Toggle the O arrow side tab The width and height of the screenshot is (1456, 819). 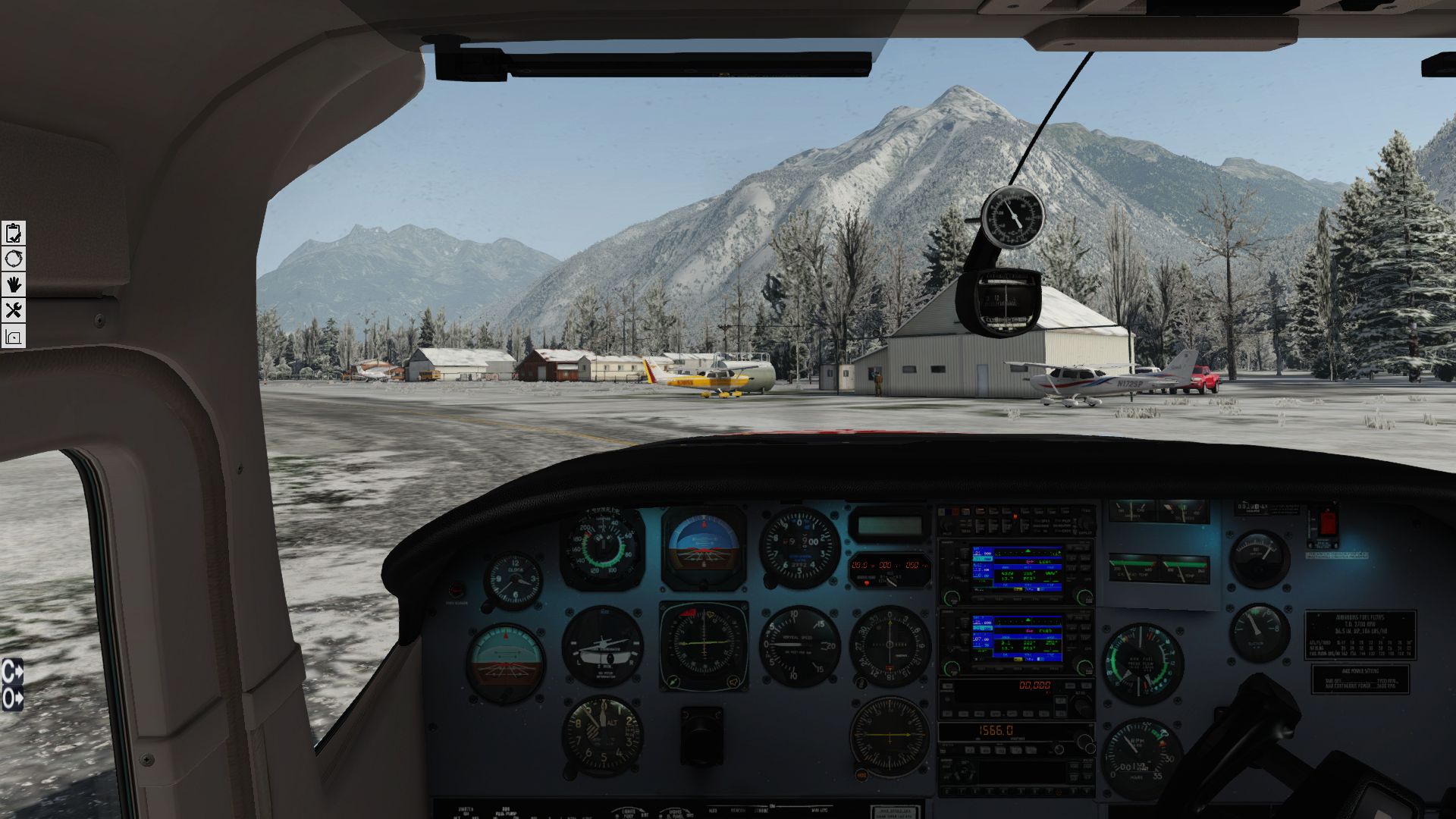coord(12,698)
